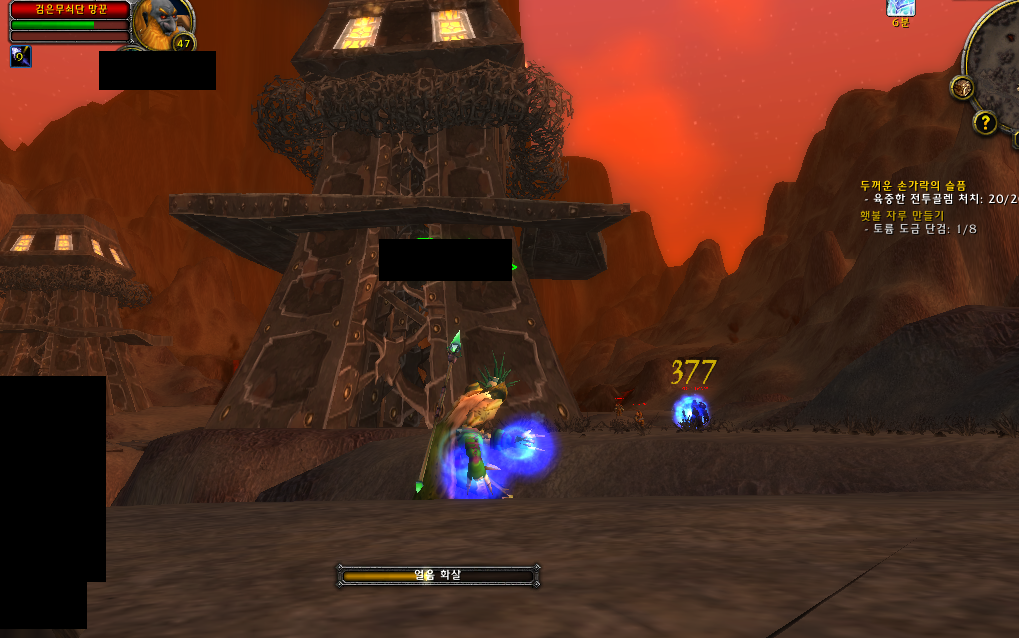The height and width of the screenshot is (638, 1019).
Task: Open quest 두꺼운 손가락의 슬픔 in tracker
Action: [x=913, y=185]
